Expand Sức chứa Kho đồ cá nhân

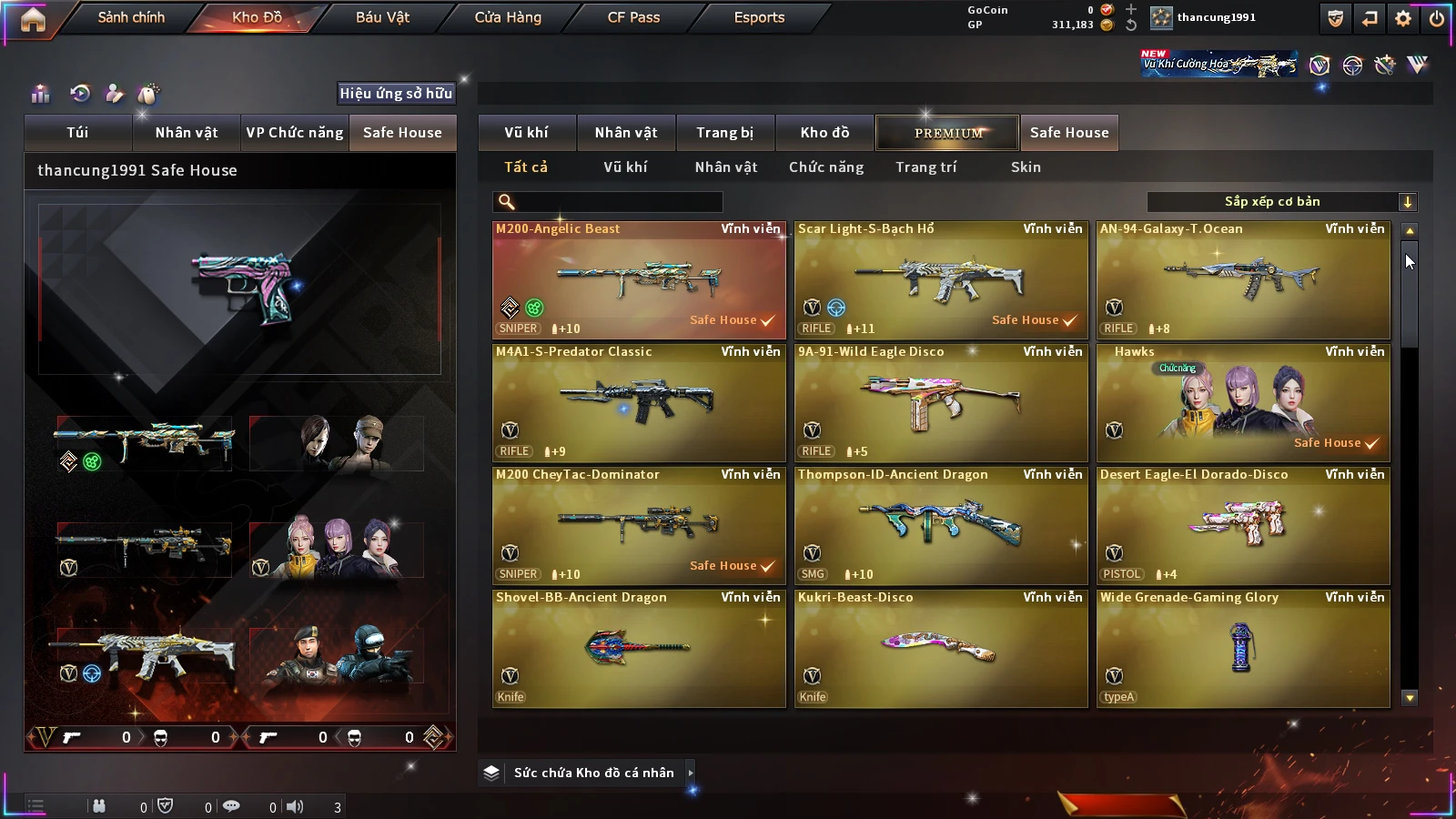[x=691, y=773]
